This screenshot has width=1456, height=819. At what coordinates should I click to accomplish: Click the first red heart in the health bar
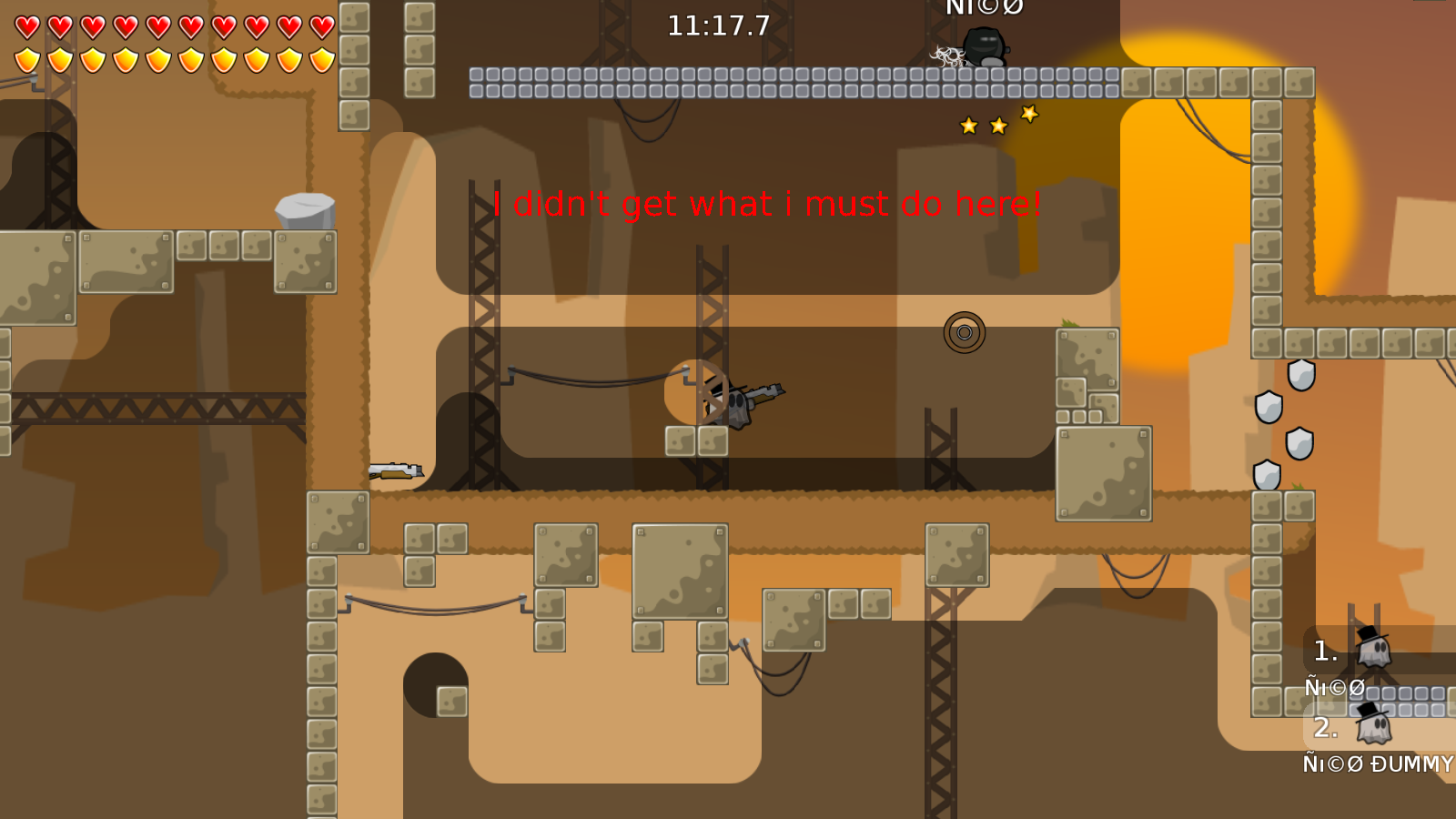[x=26, y=26]
